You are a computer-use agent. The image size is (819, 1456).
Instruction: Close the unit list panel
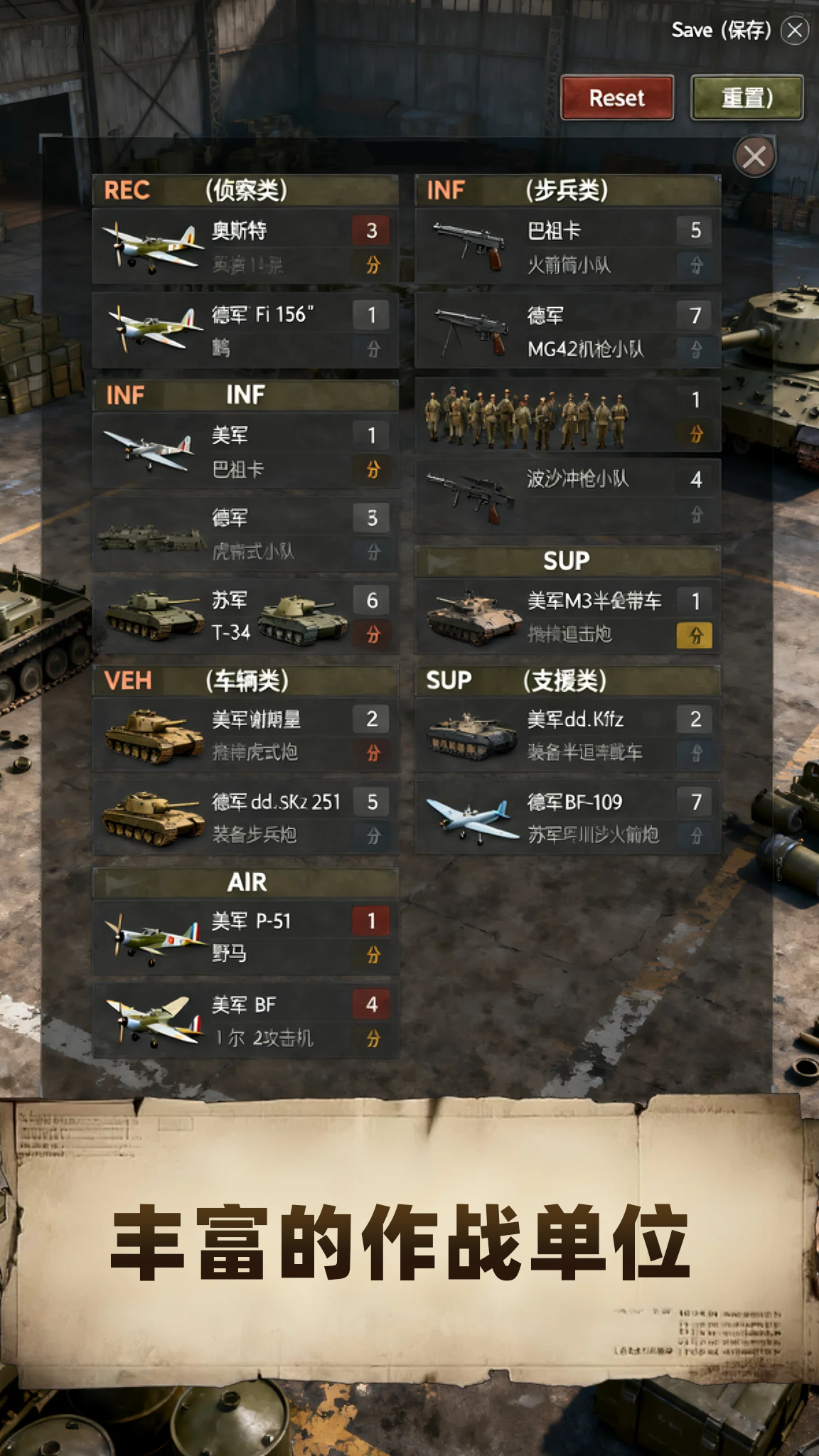[x=754, y=156]
